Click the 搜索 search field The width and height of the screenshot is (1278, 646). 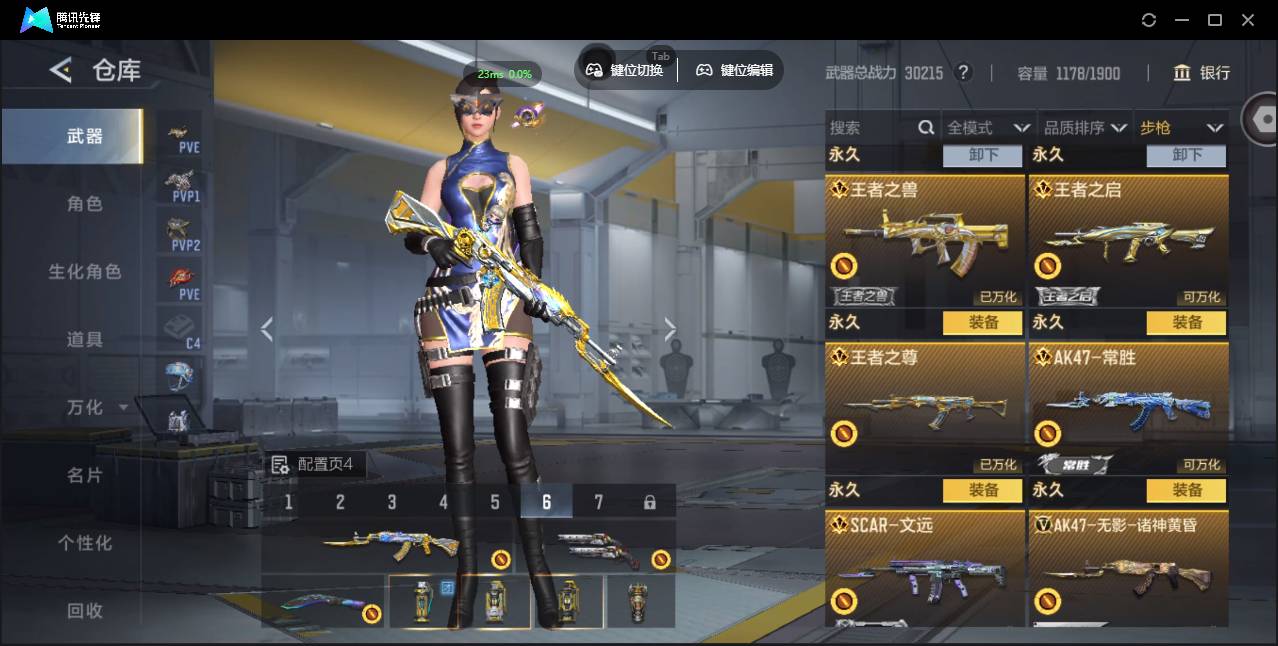[x=870, y=128]
